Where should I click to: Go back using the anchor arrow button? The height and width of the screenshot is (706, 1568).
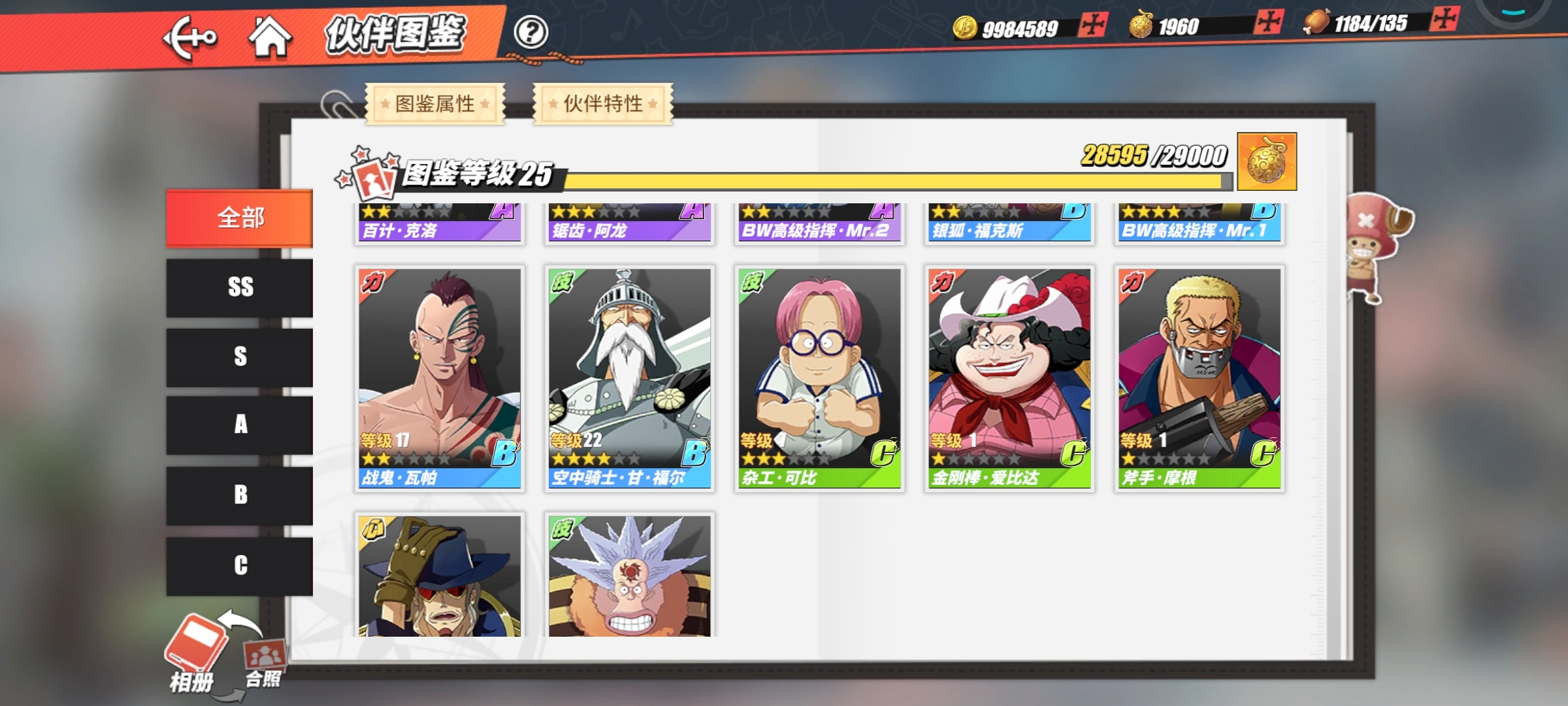pyautogui.click(x=189, y=37)
